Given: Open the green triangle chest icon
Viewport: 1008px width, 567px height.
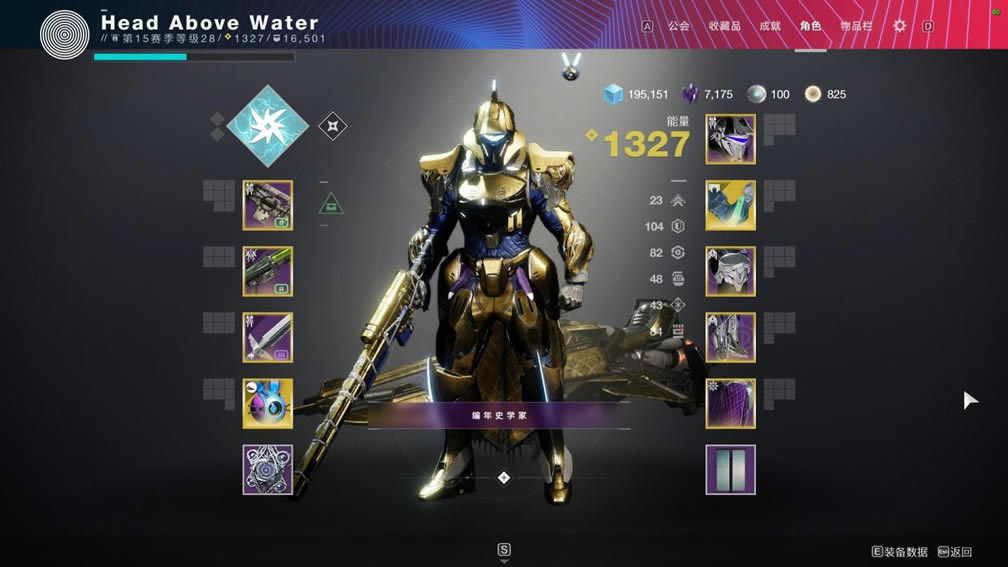Looking at the screenshot, I should tap(331, 204).
